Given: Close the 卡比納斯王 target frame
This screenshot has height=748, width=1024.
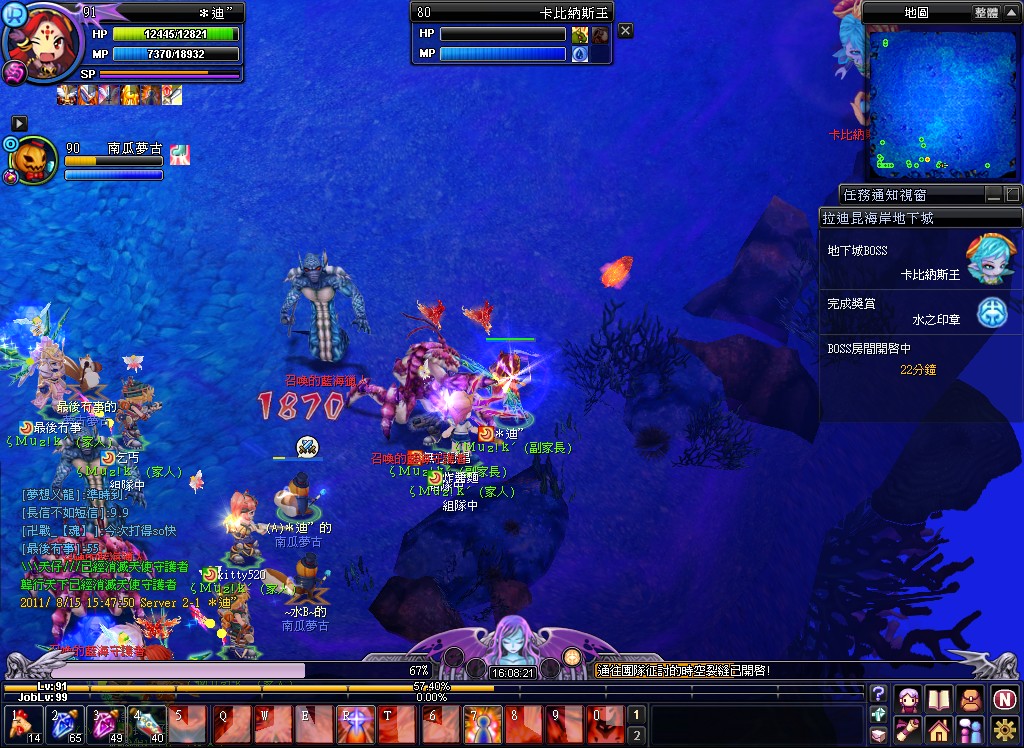Looking at the screenshot, I should pyautogui.click(x=625, y=31).
